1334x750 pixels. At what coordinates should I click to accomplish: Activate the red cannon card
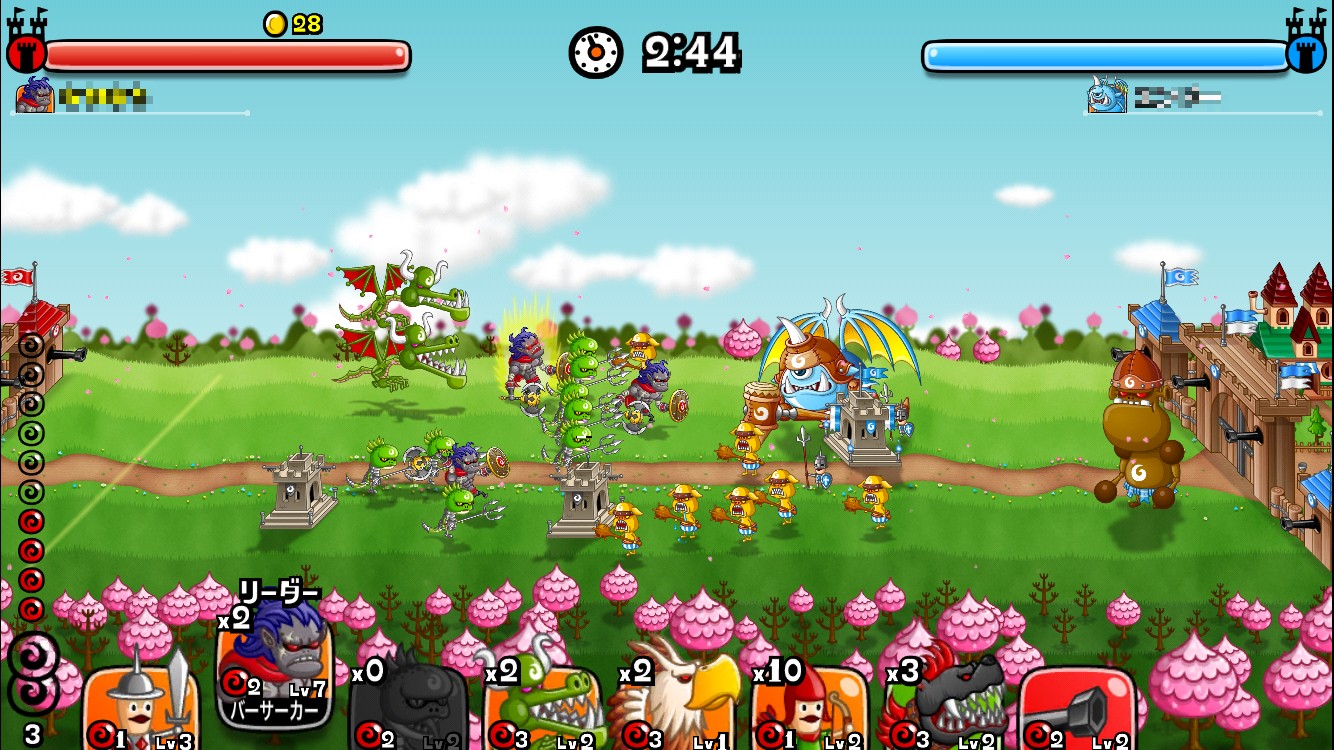pos(1077,705)
